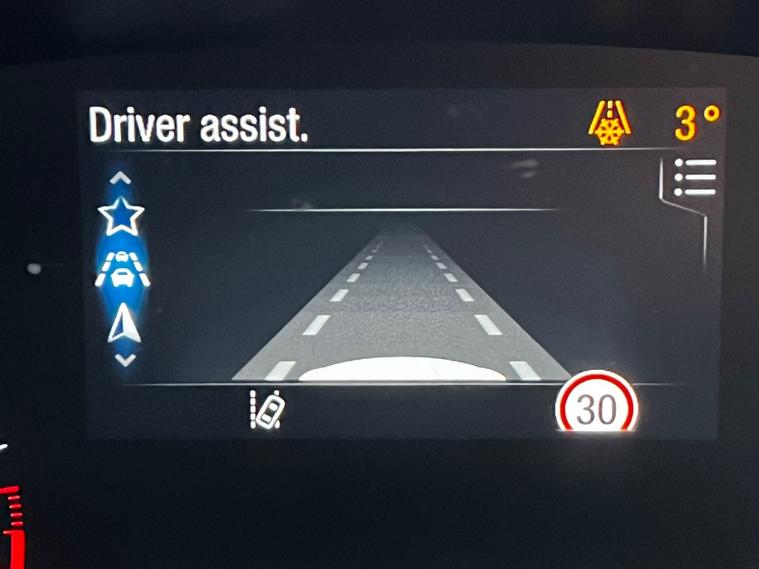Select the lane keeping car icon
Image resolution: width=759 pixels, height=569 pixels.
(266, 410)
